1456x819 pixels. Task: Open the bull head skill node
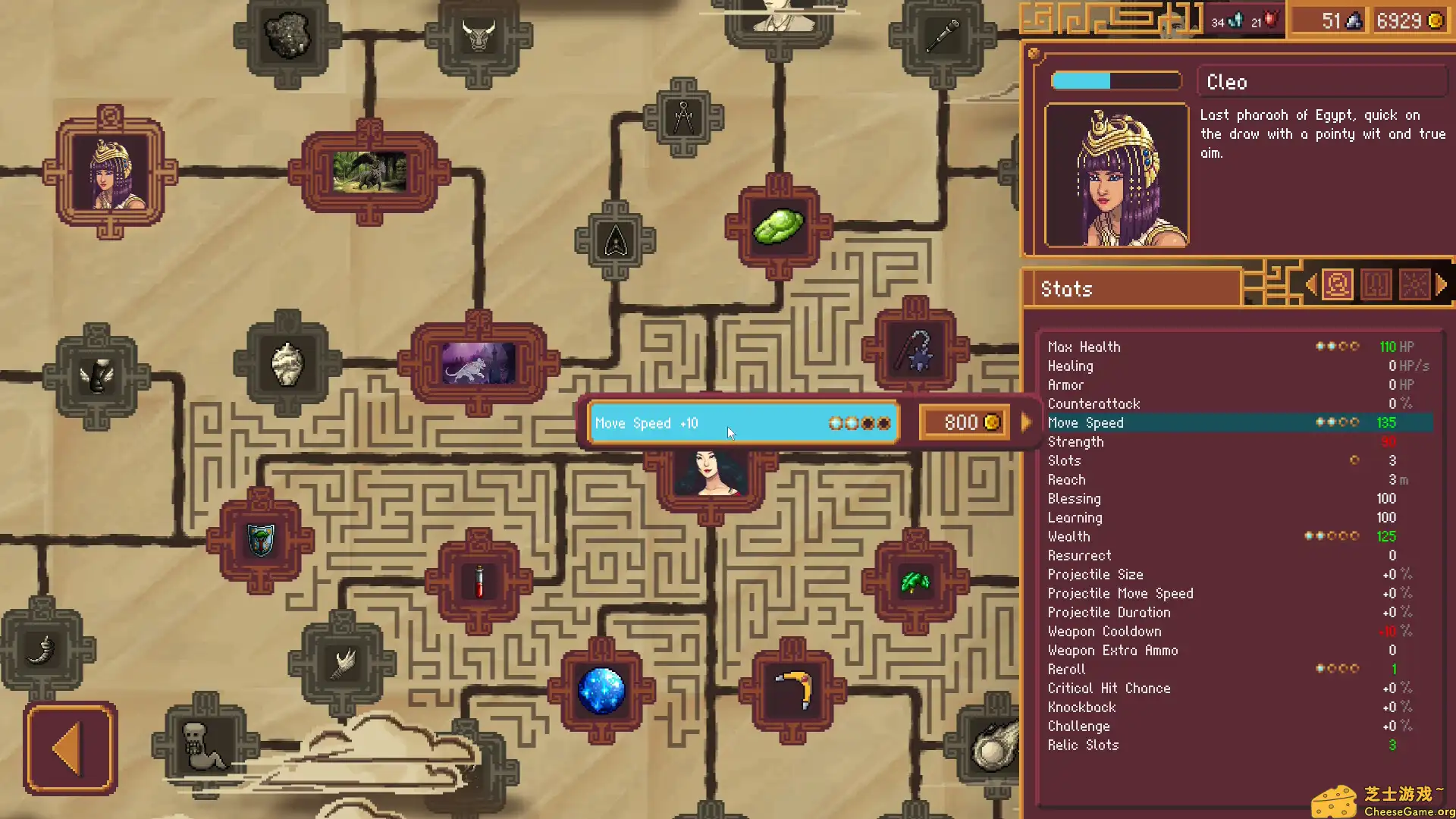tap(479, 34)
